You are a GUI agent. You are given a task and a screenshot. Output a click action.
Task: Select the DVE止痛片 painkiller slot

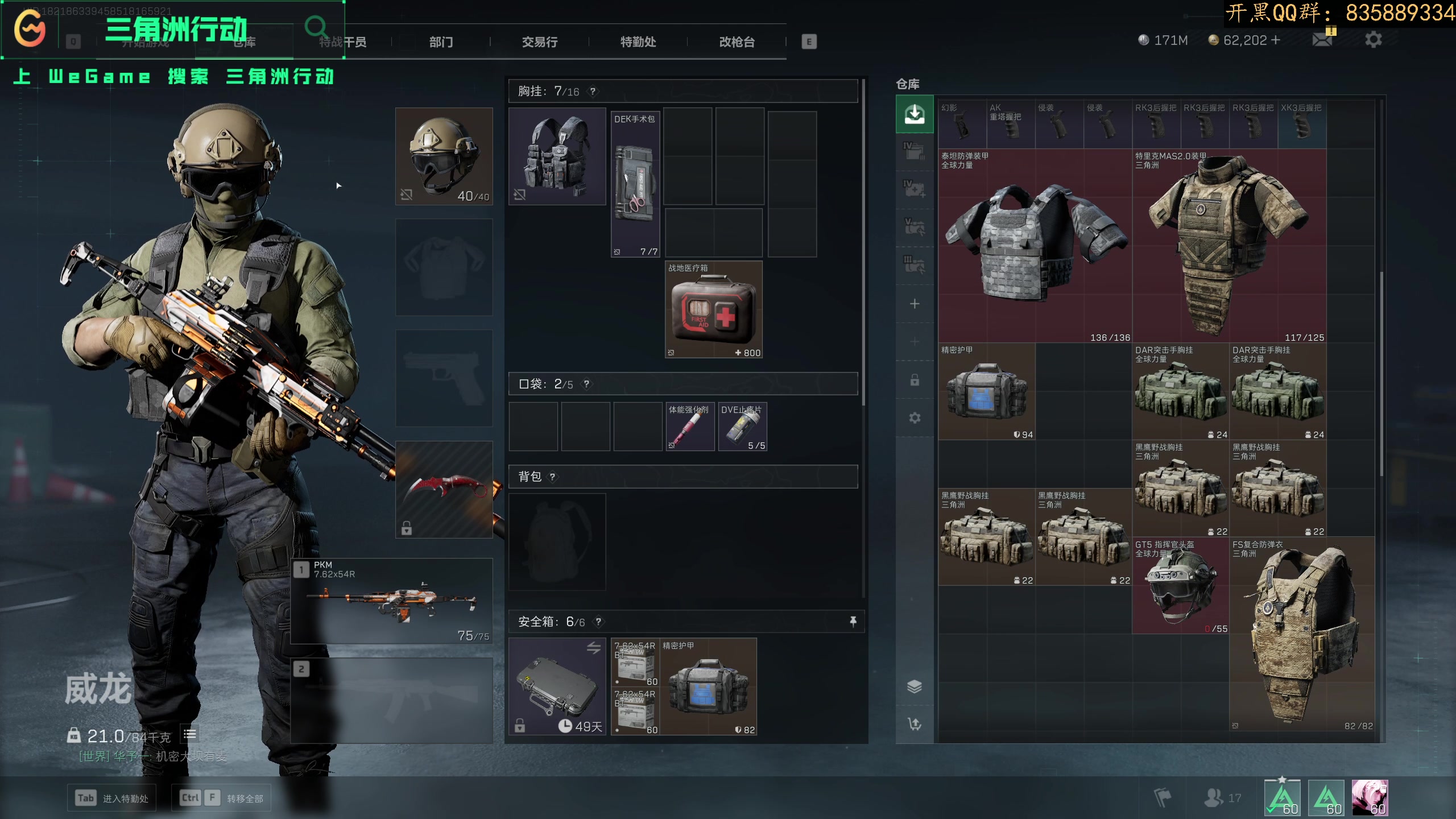(x=742, y=427)
